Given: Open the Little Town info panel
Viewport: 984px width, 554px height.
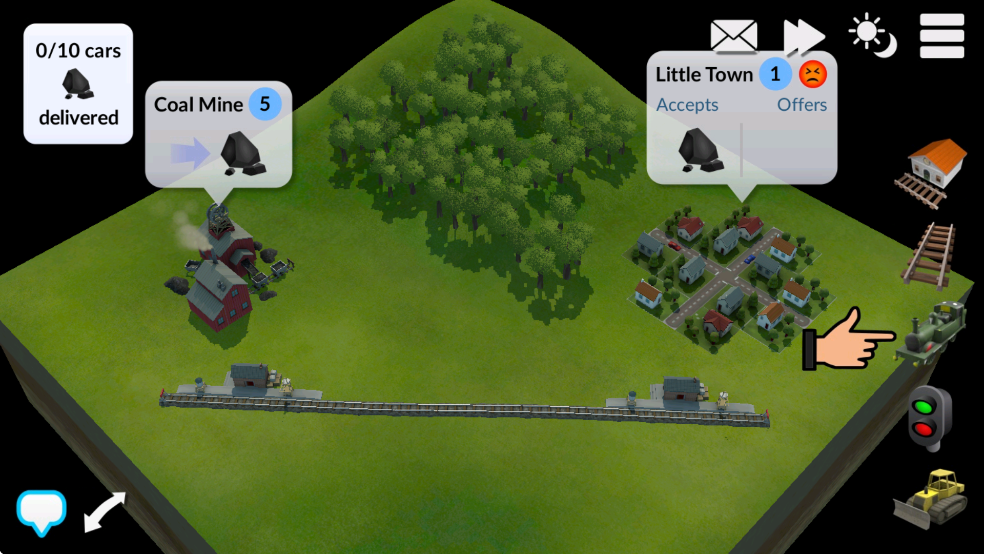Looking at the screenshot, I should (741, 117).
